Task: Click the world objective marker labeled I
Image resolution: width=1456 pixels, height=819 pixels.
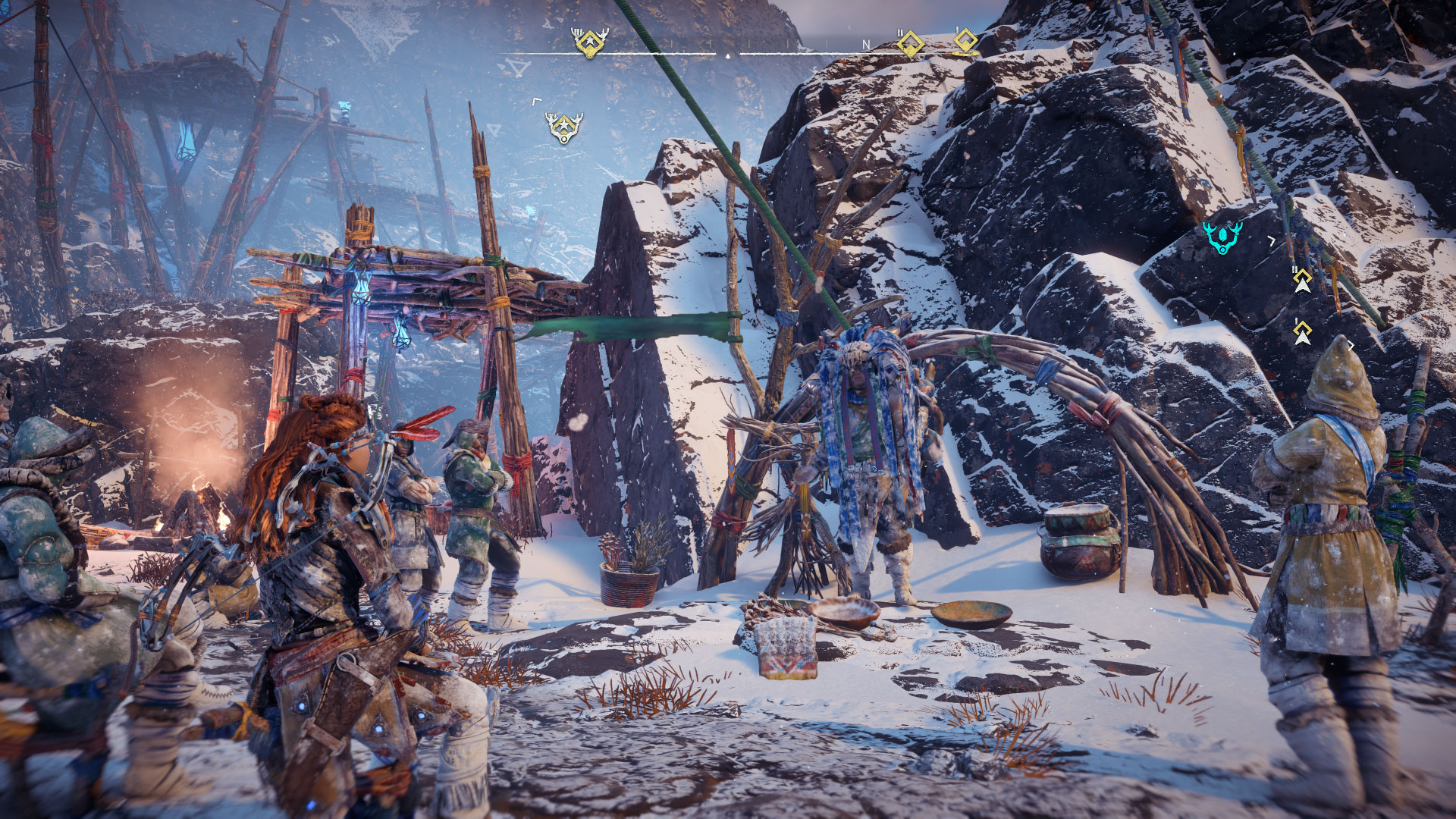Action: pos(1302,332)
